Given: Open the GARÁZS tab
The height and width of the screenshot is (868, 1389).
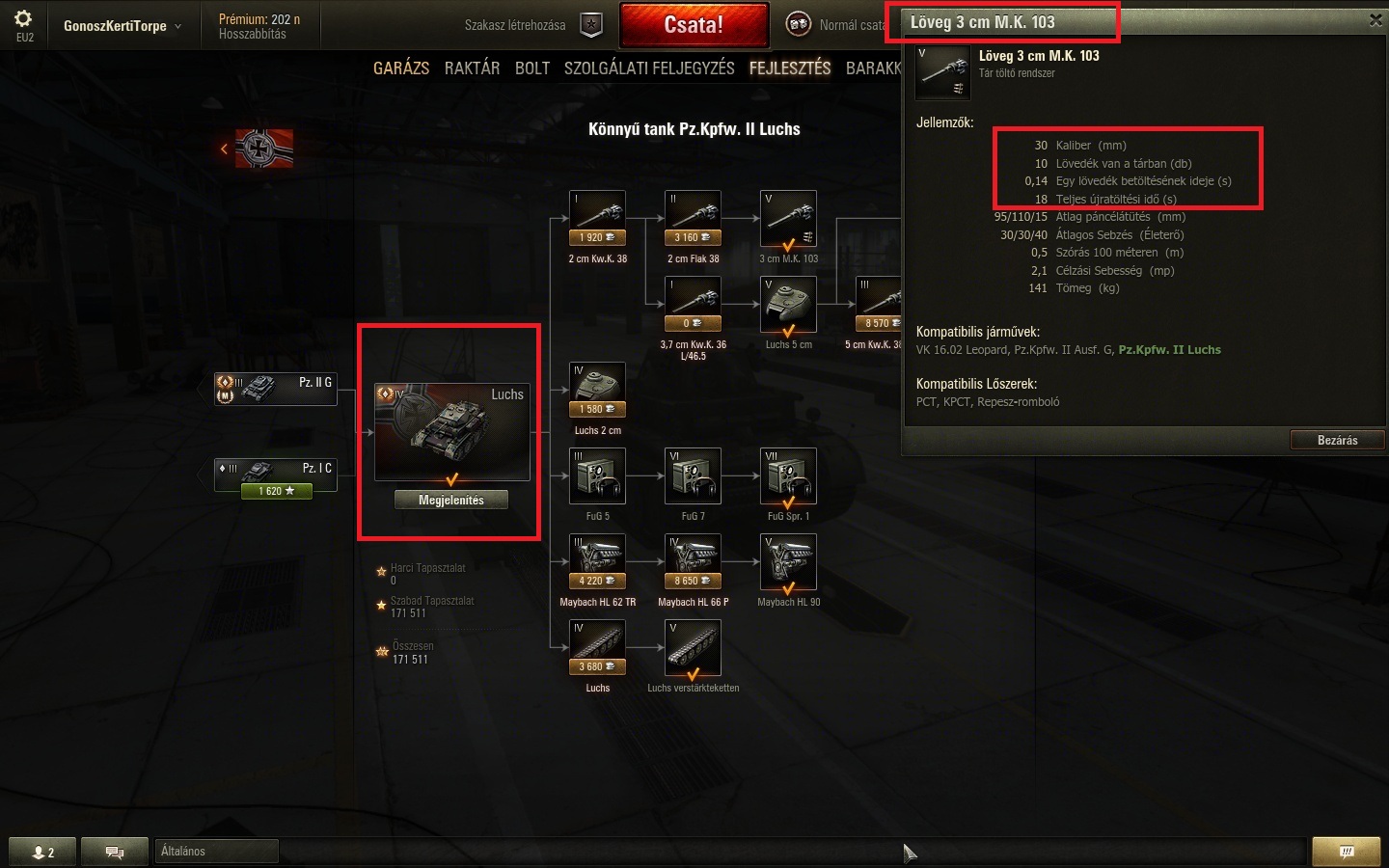Looking at the screenshot, I should coord(401,68).
